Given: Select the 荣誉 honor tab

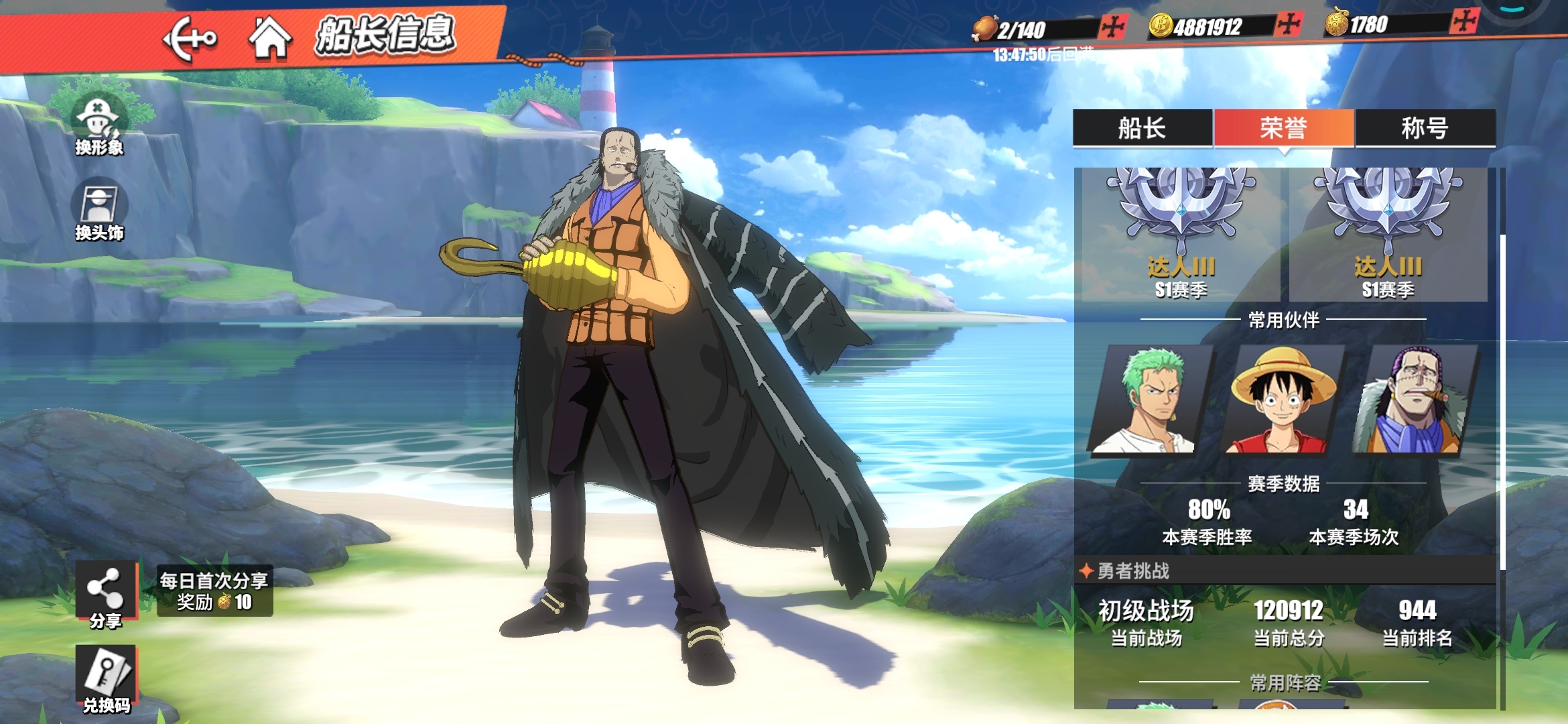Looking at the screenshot, I should coord(1284,128).
